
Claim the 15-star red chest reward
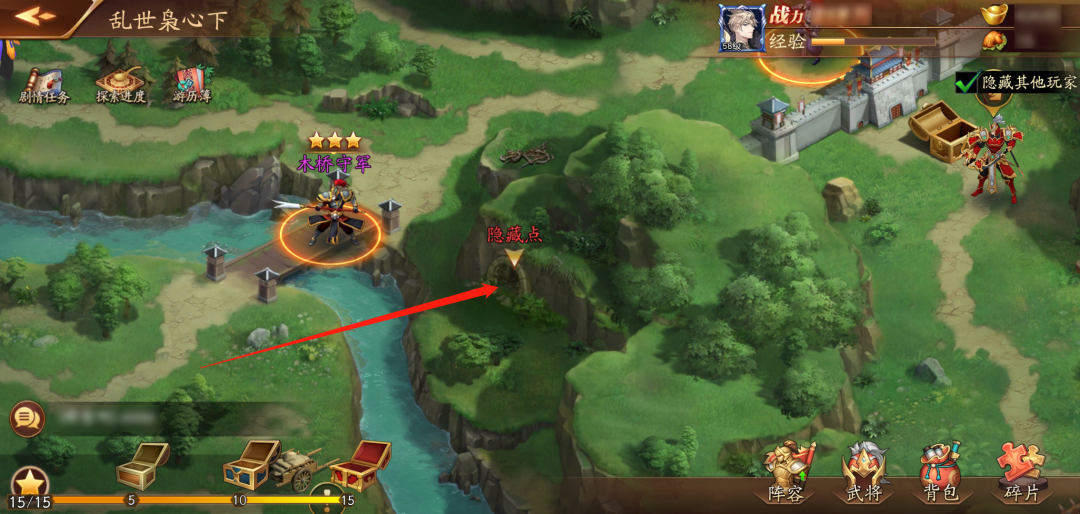tap(358, 465)
